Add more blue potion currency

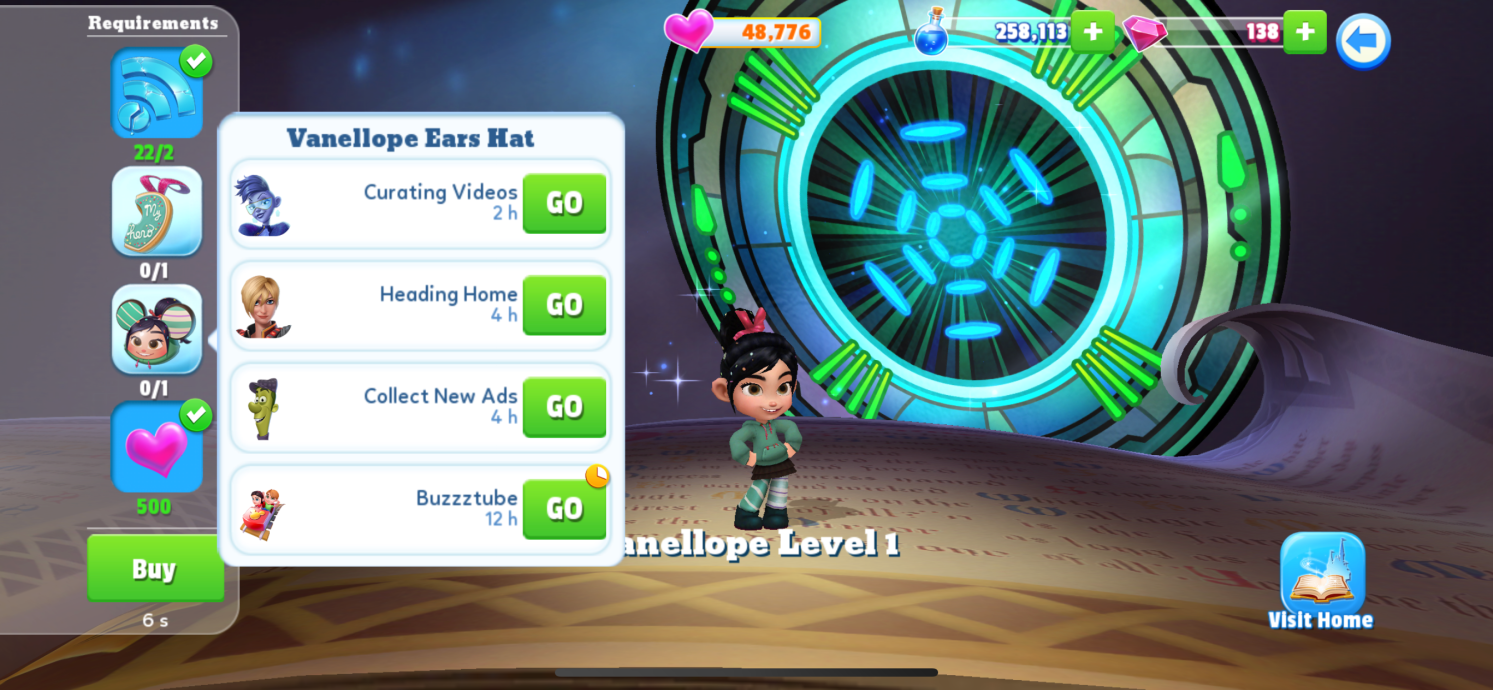coord(1092,32)
